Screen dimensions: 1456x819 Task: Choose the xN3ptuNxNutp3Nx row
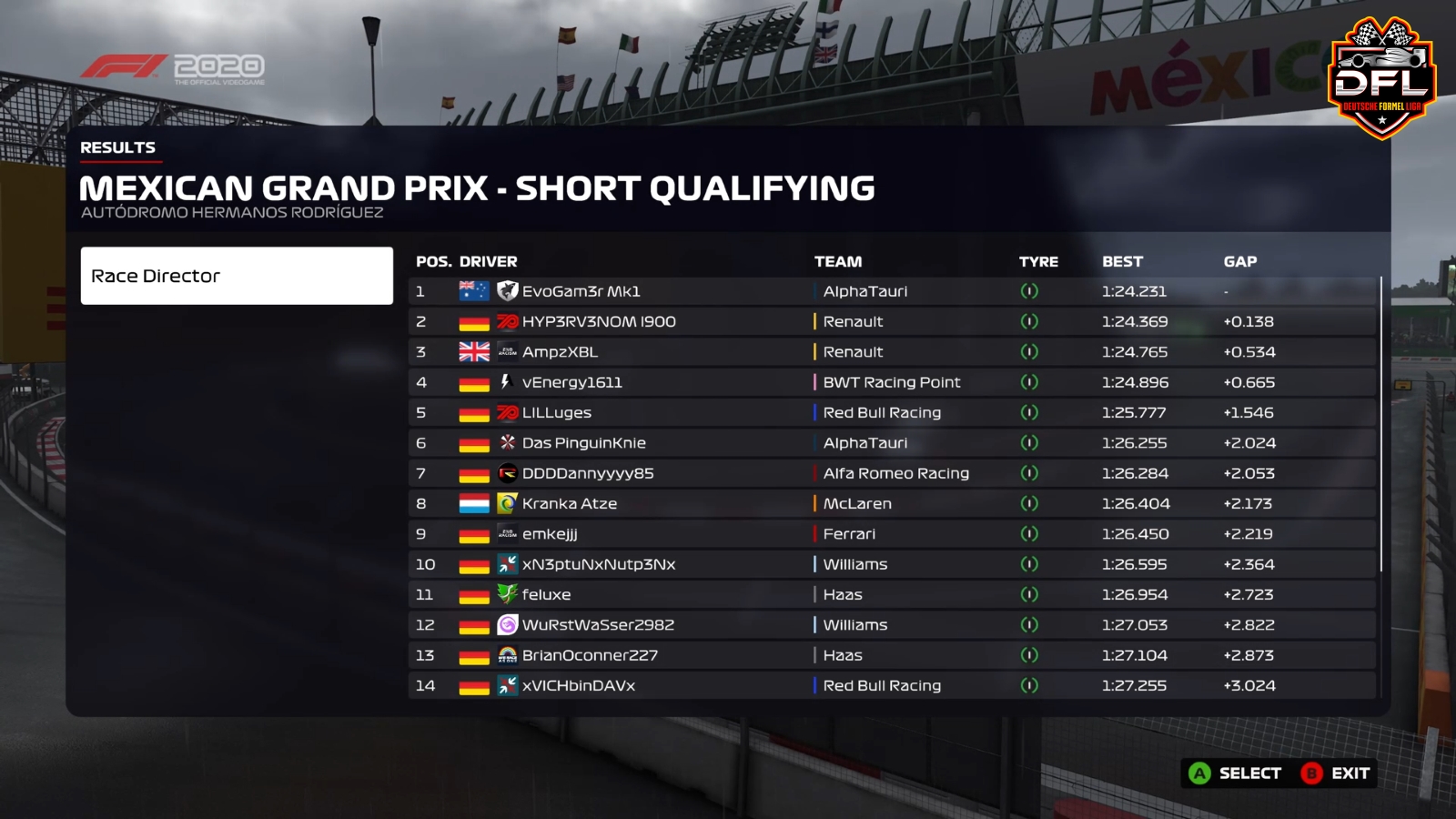pos(598,564)
